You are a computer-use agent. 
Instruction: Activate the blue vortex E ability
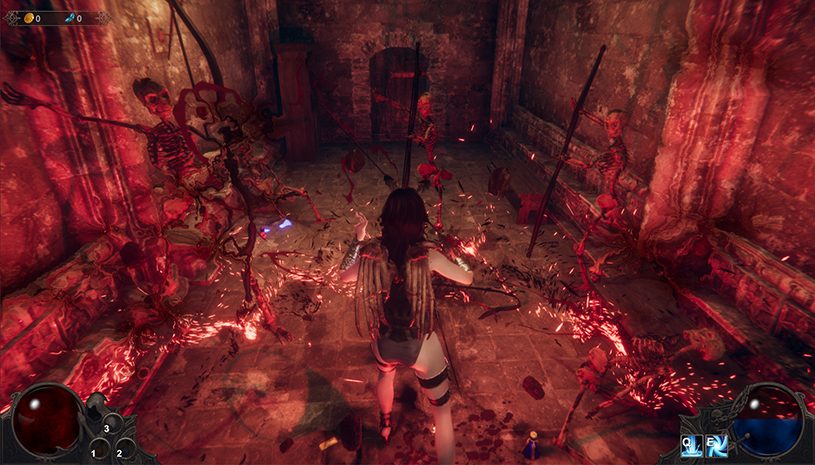click(x=716, y=447)
